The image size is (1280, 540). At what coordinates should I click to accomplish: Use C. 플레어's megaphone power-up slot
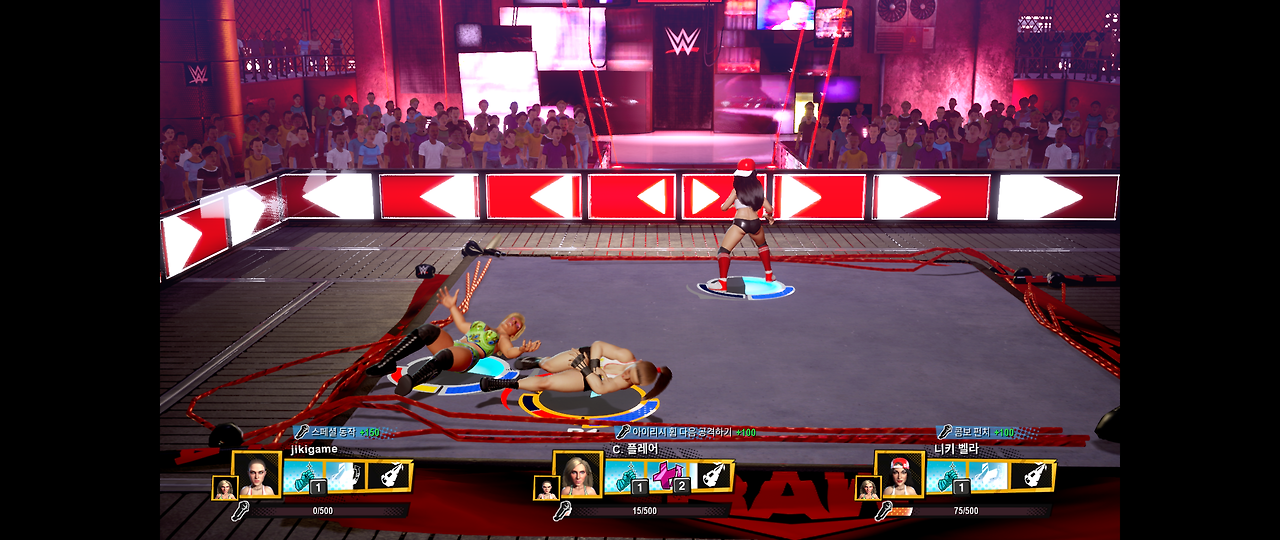click(x=712, y=476)
